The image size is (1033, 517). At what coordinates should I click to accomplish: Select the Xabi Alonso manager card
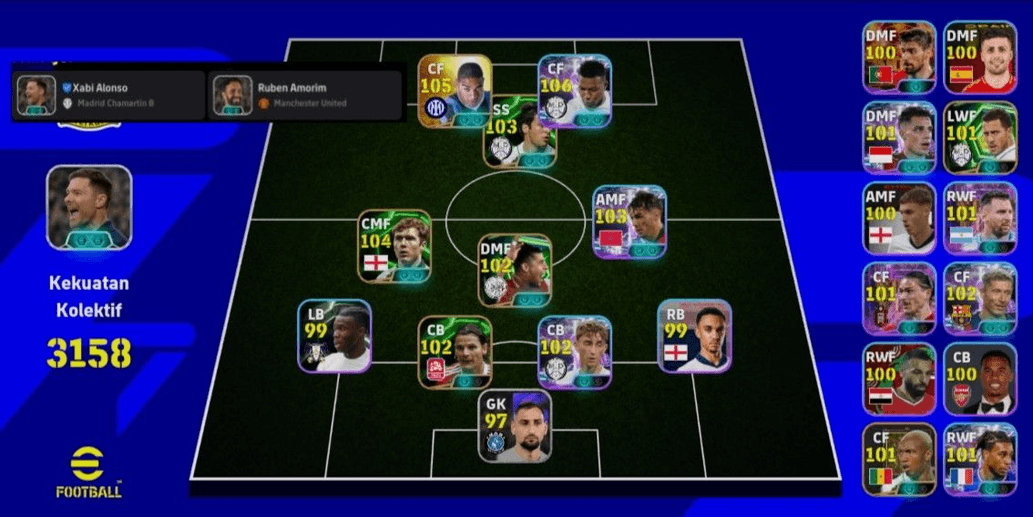tap(108, 95)
